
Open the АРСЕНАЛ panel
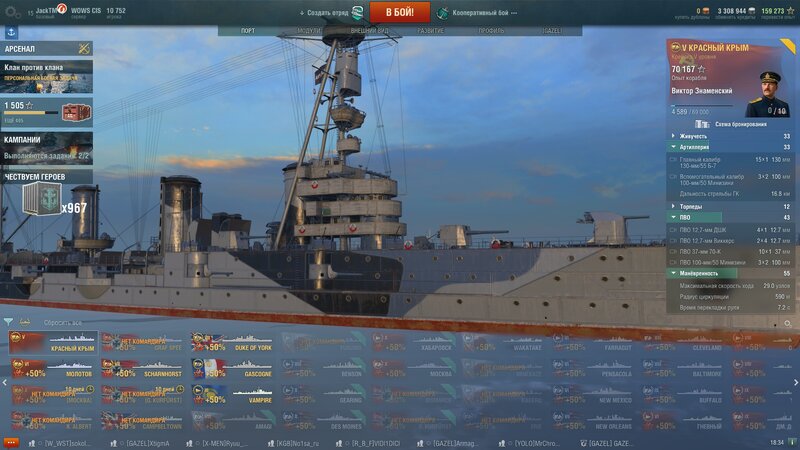pos(46,48)
